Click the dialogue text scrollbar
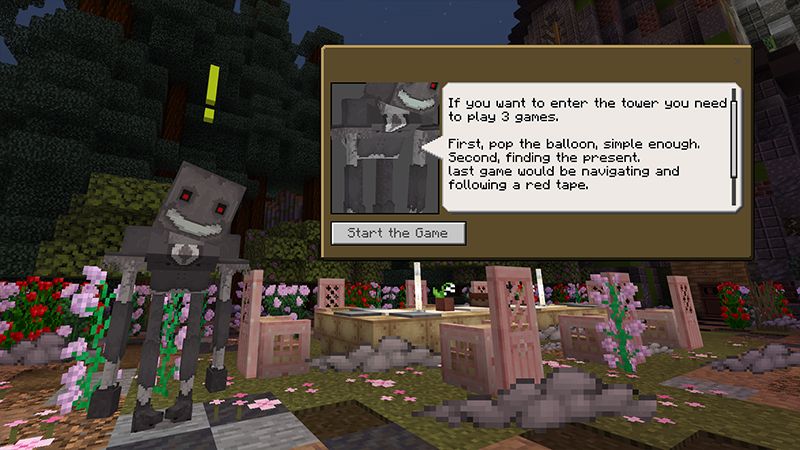The width and height of the screenshot is (800, 450). (x=734, y=146)
